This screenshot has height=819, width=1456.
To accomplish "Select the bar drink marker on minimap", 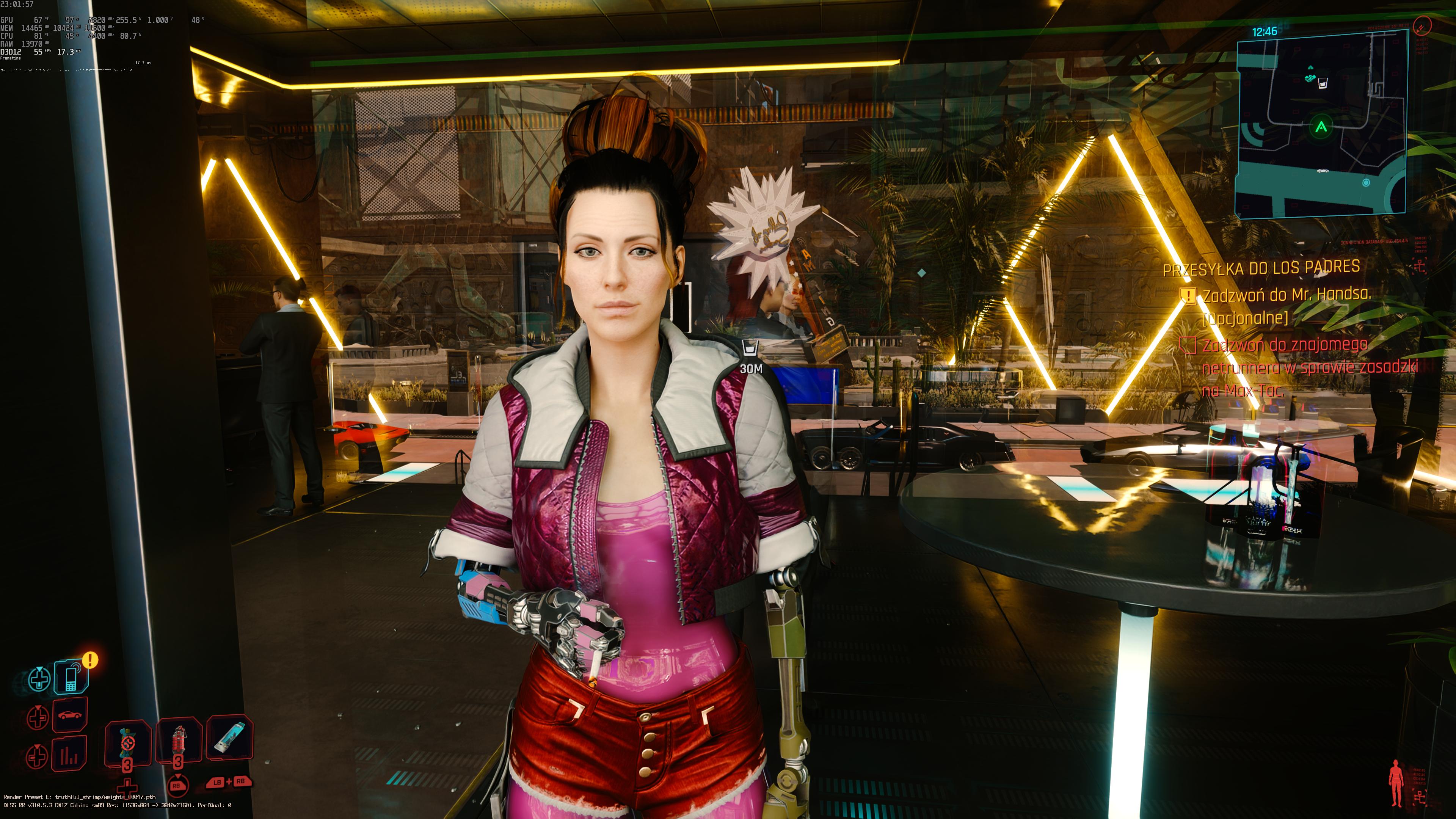I will [x=1323, y=84].
